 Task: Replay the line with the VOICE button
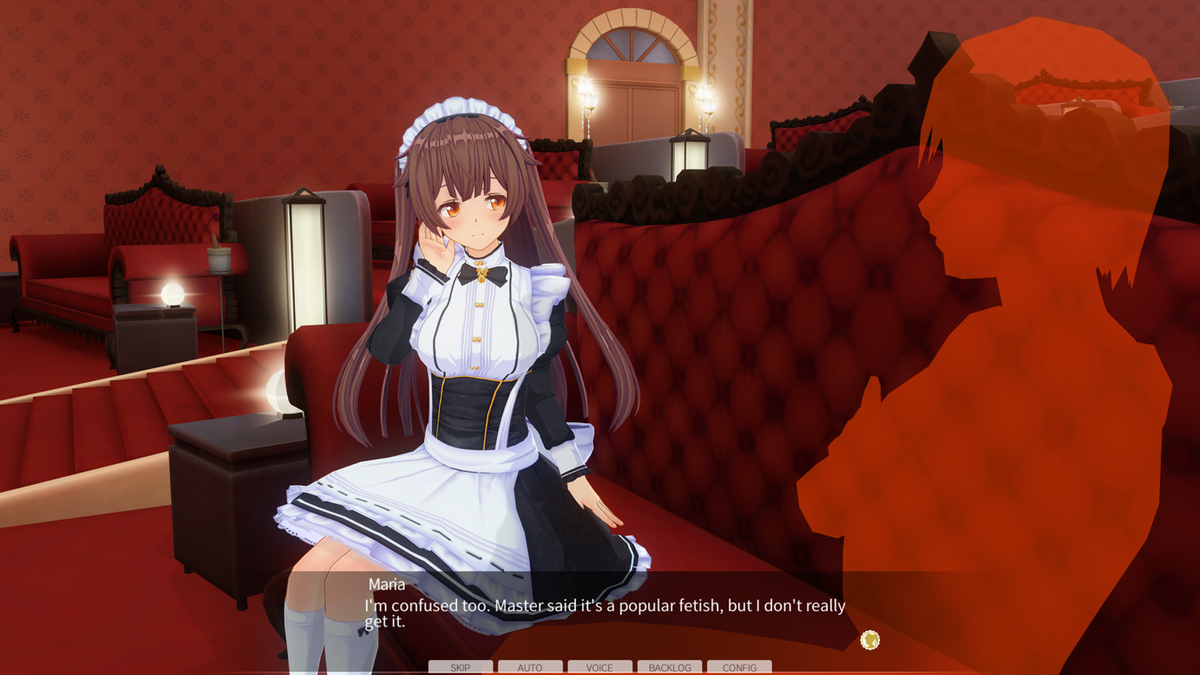pos(600,667)
